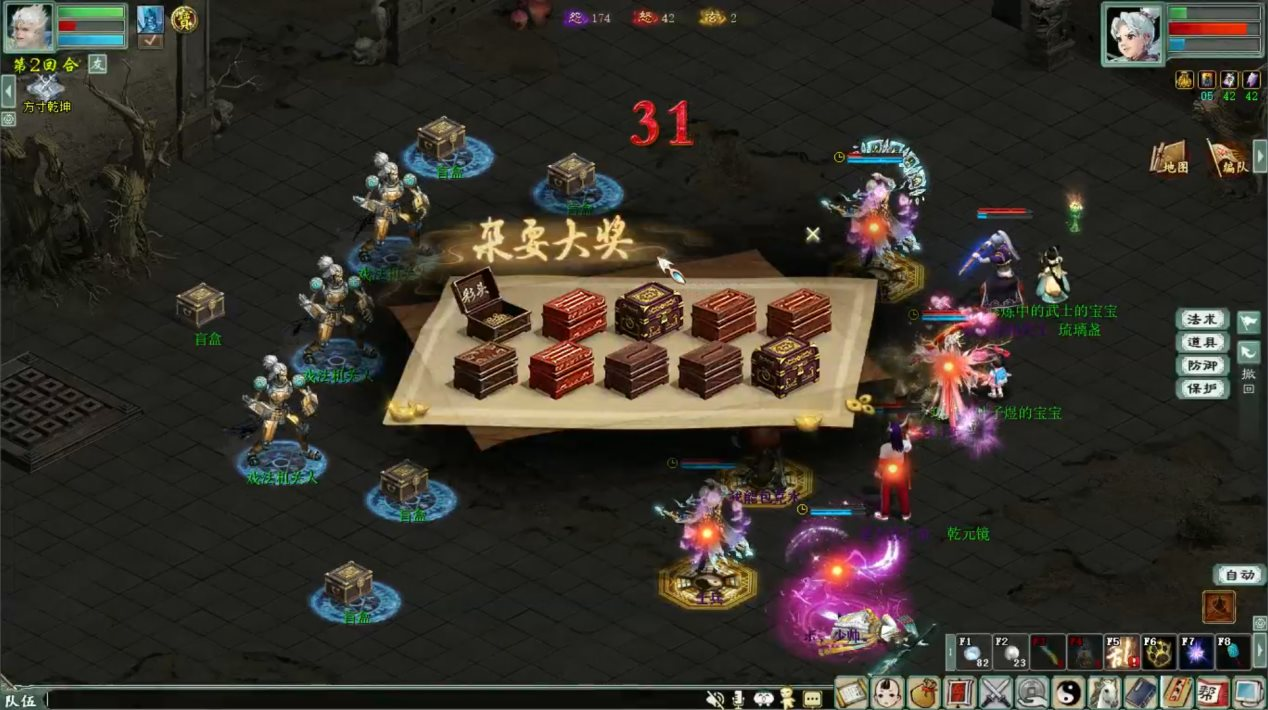Use the F2 white orb slot

(1009, 652)
